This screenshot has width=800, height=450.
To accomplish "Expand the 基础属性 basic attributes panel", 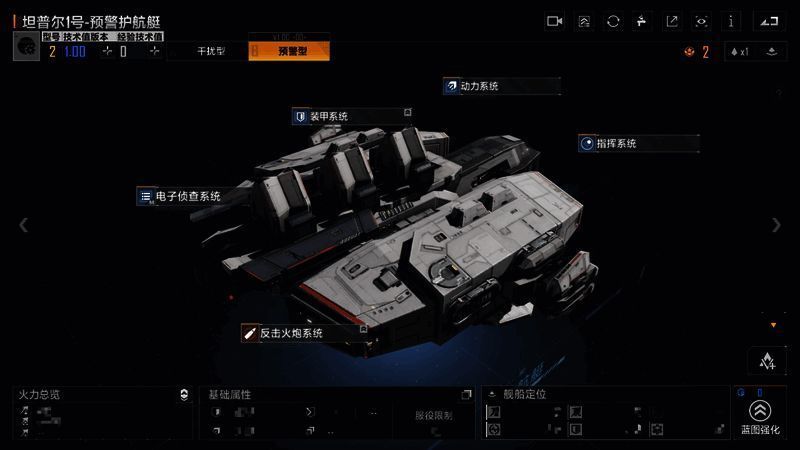I will pyautogui.click(x=466, y=395).
